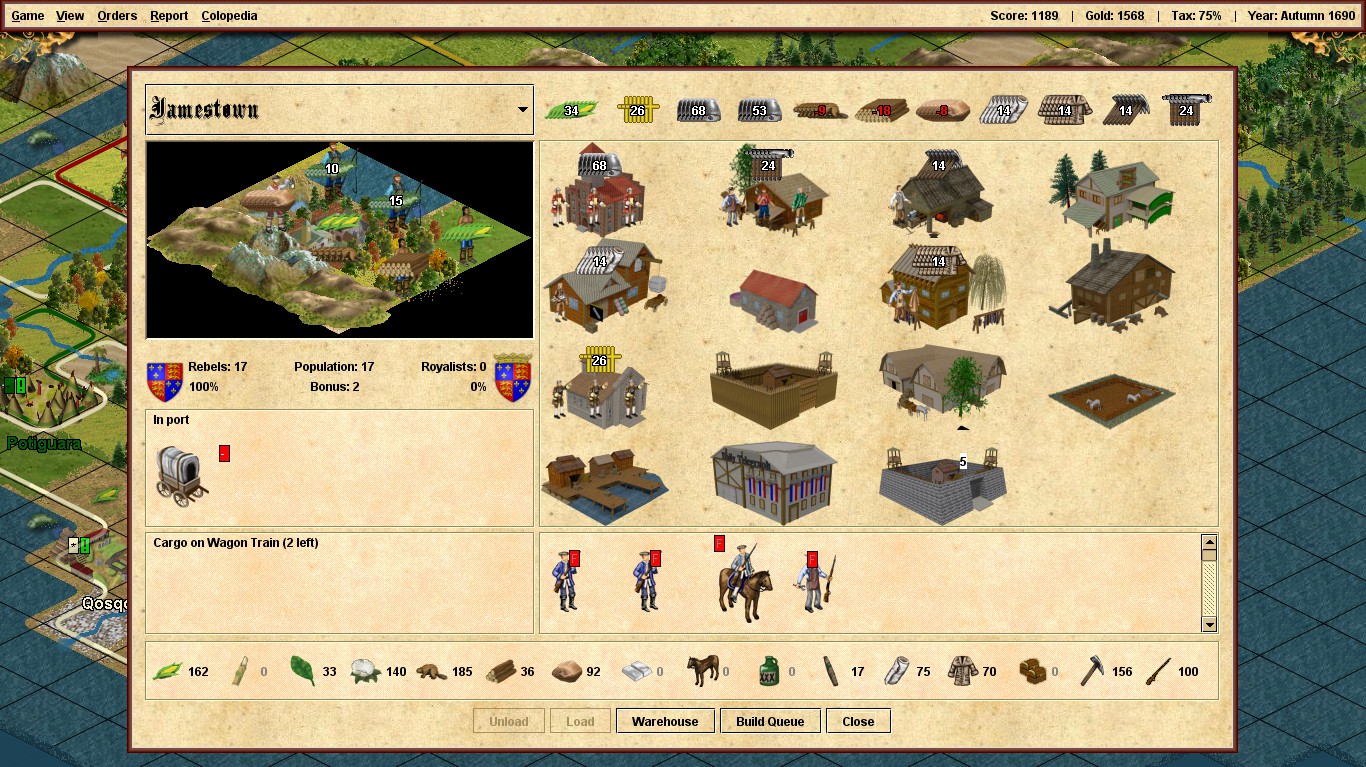Select the wagon train in port
This screenshot has height=767, width=1366.
point(182,474)
